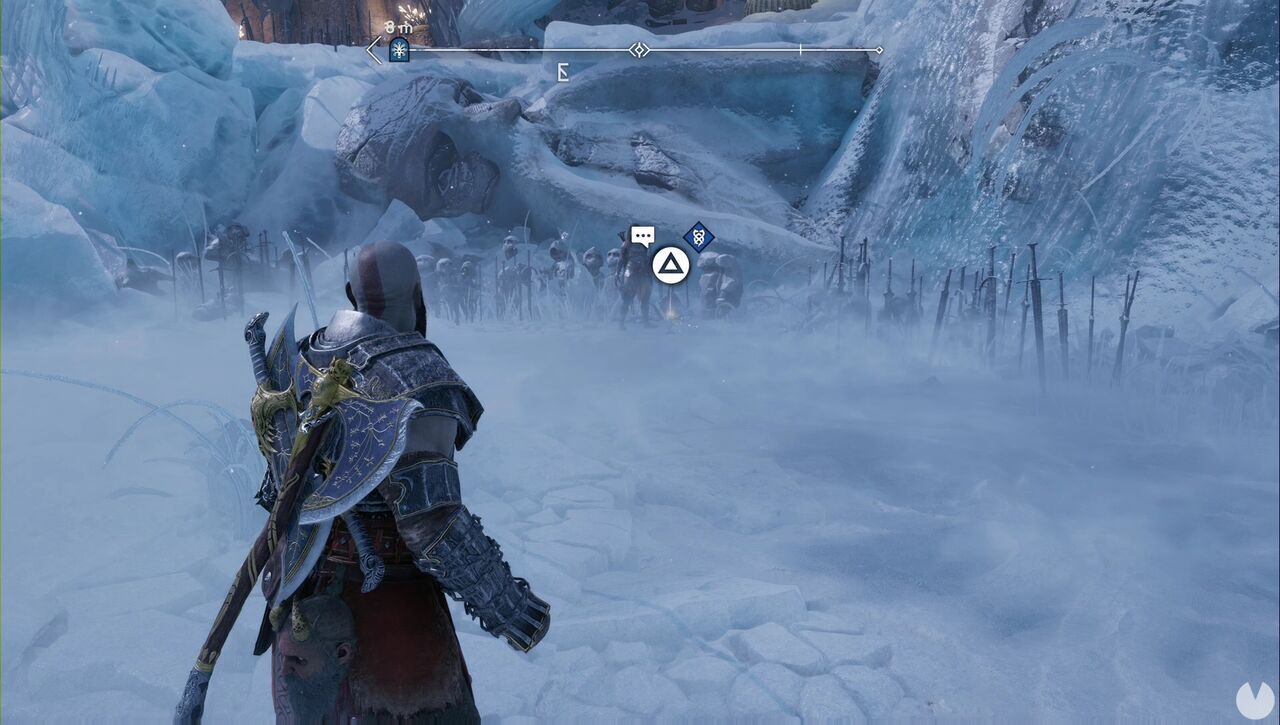The width and height of the screenshot is (1280, 725).
Task: Select the glowing embers near the seated figure
Action: click(673, 318)
